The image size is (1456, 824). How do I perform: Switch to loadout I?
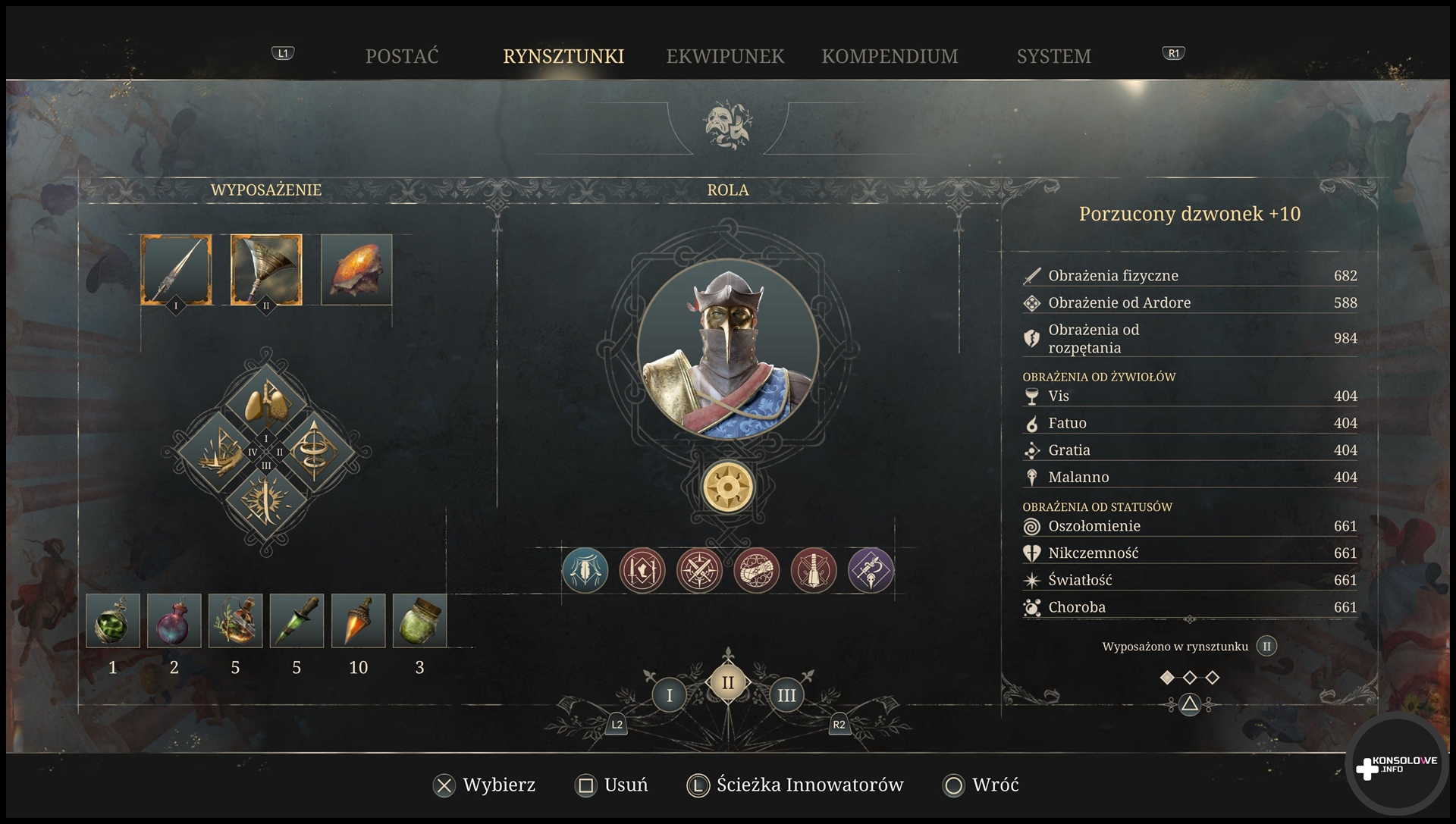(x=669, y=695)
